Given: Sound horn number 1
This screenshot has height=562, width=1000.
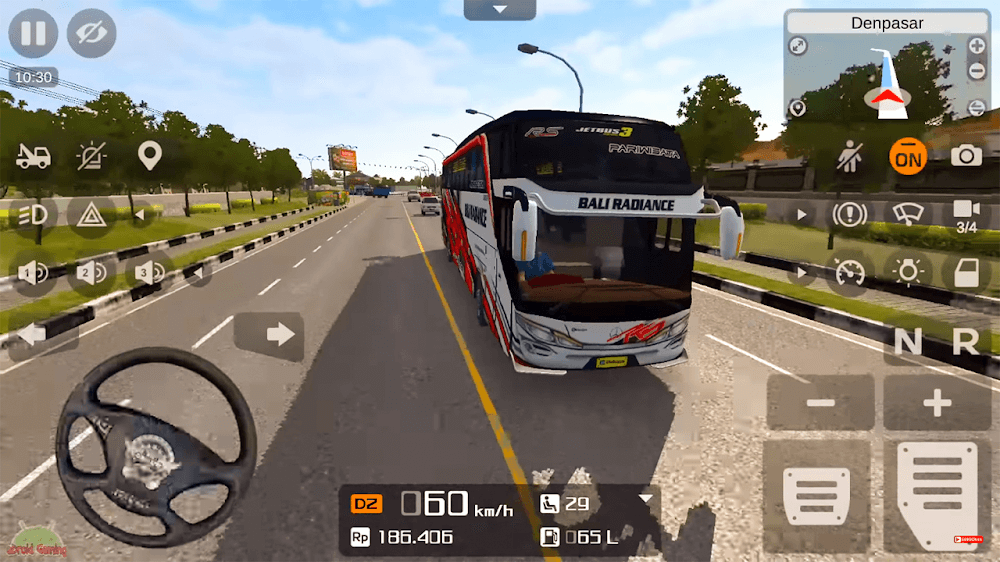Looking at the screenshot, I should pyautogui.click(x=33, y=272).
